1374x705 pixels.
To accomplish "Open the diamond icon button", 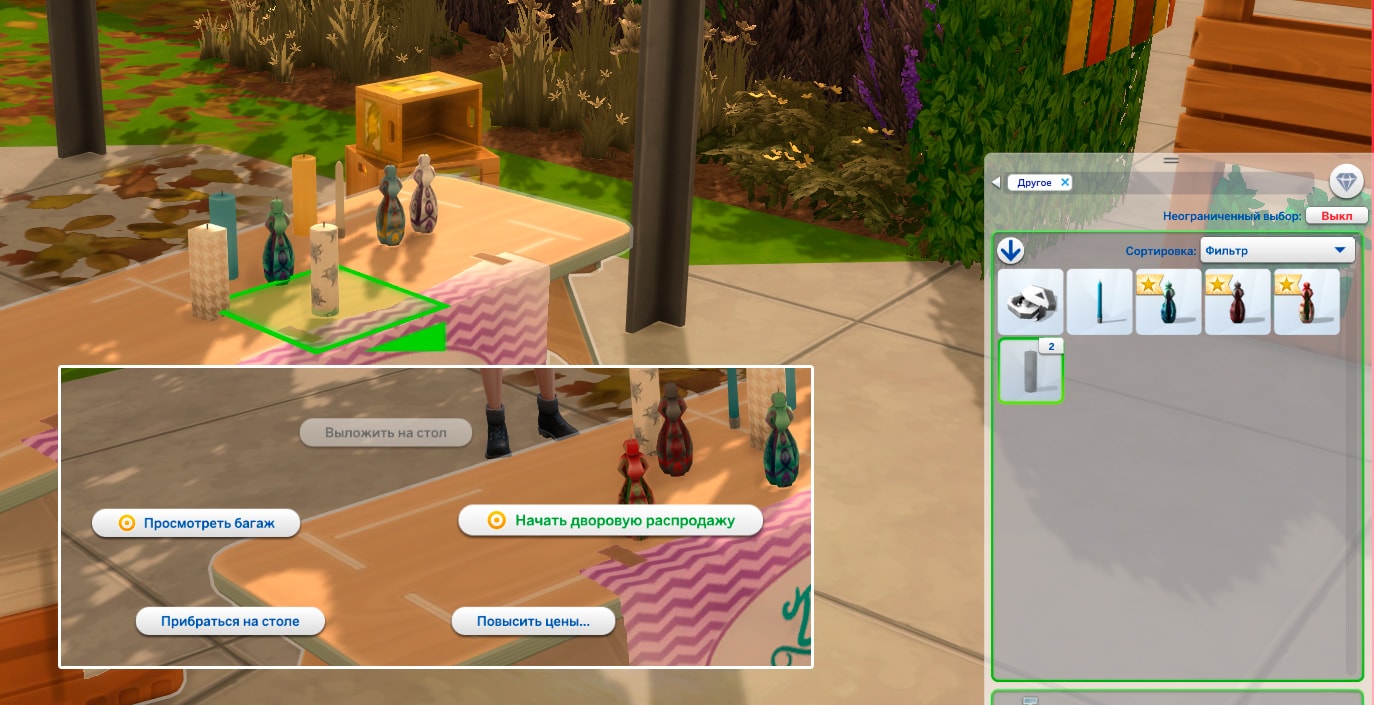I will tap(1346, 182).
